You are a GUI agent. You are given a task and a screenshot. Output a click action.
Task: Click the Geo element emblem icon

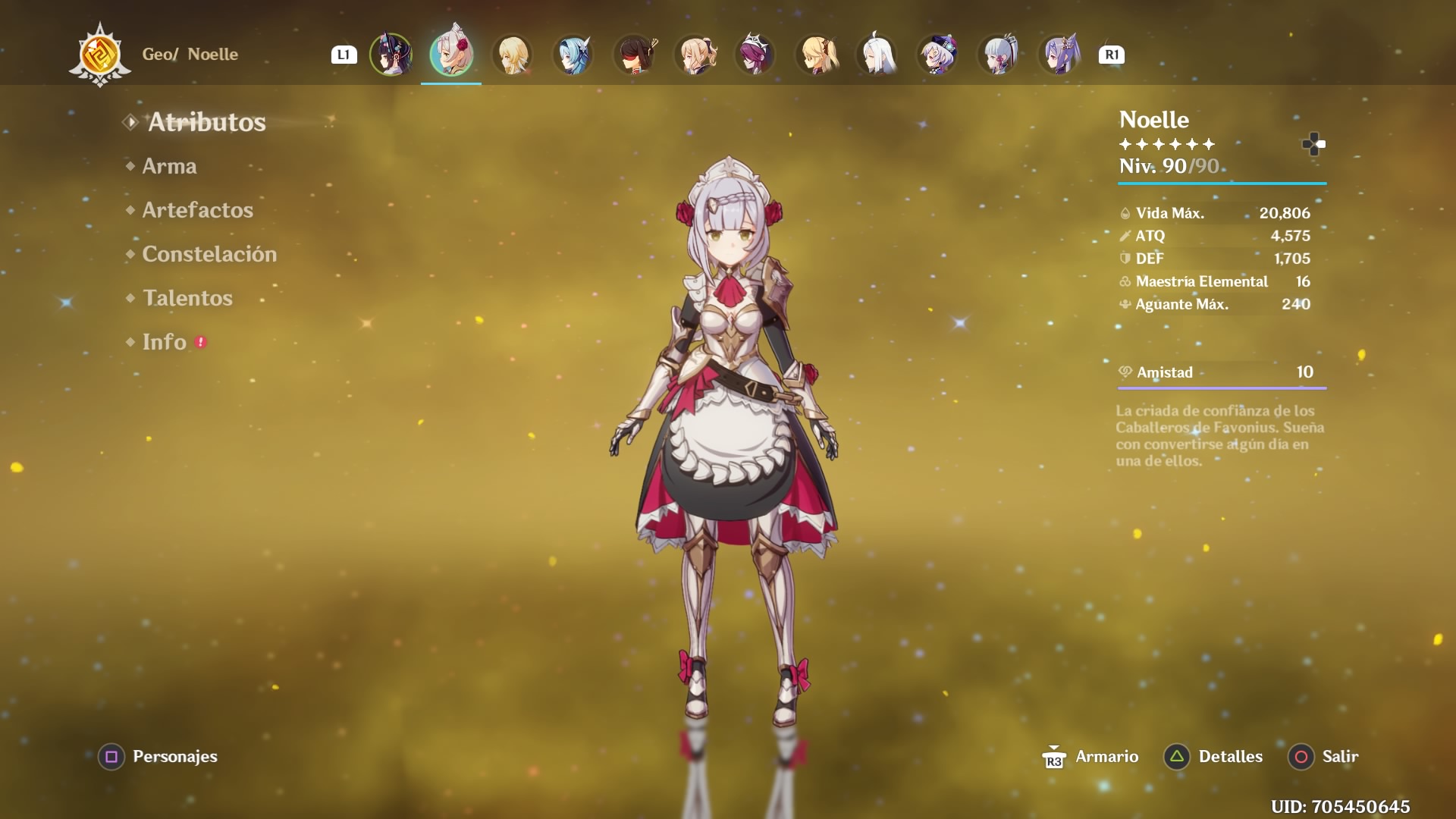pyautogui.click(x=100, y=55)
